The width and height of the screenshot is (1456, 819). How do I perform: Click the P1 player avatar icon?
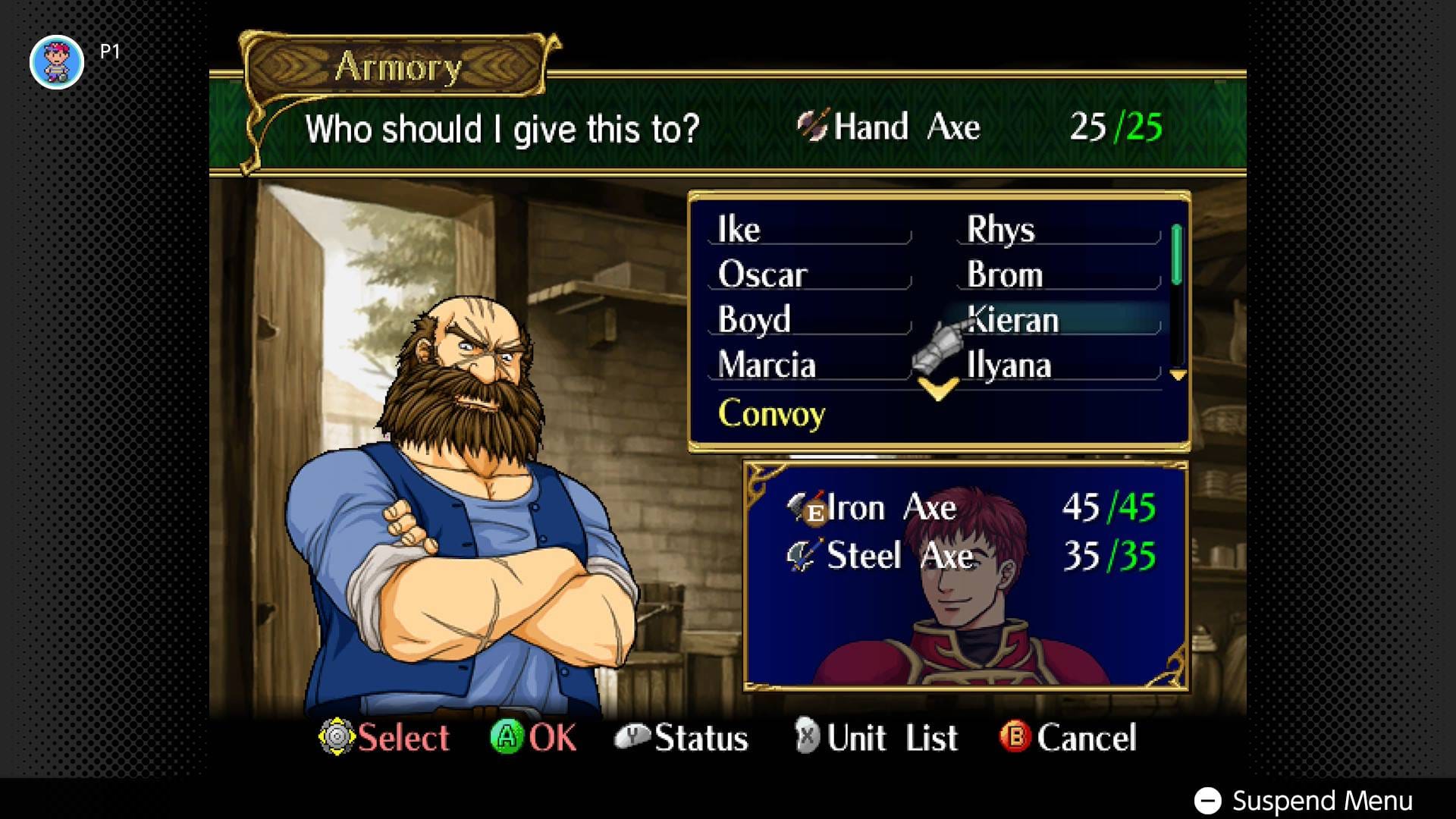pyautogui.click(x=58, y=61)
